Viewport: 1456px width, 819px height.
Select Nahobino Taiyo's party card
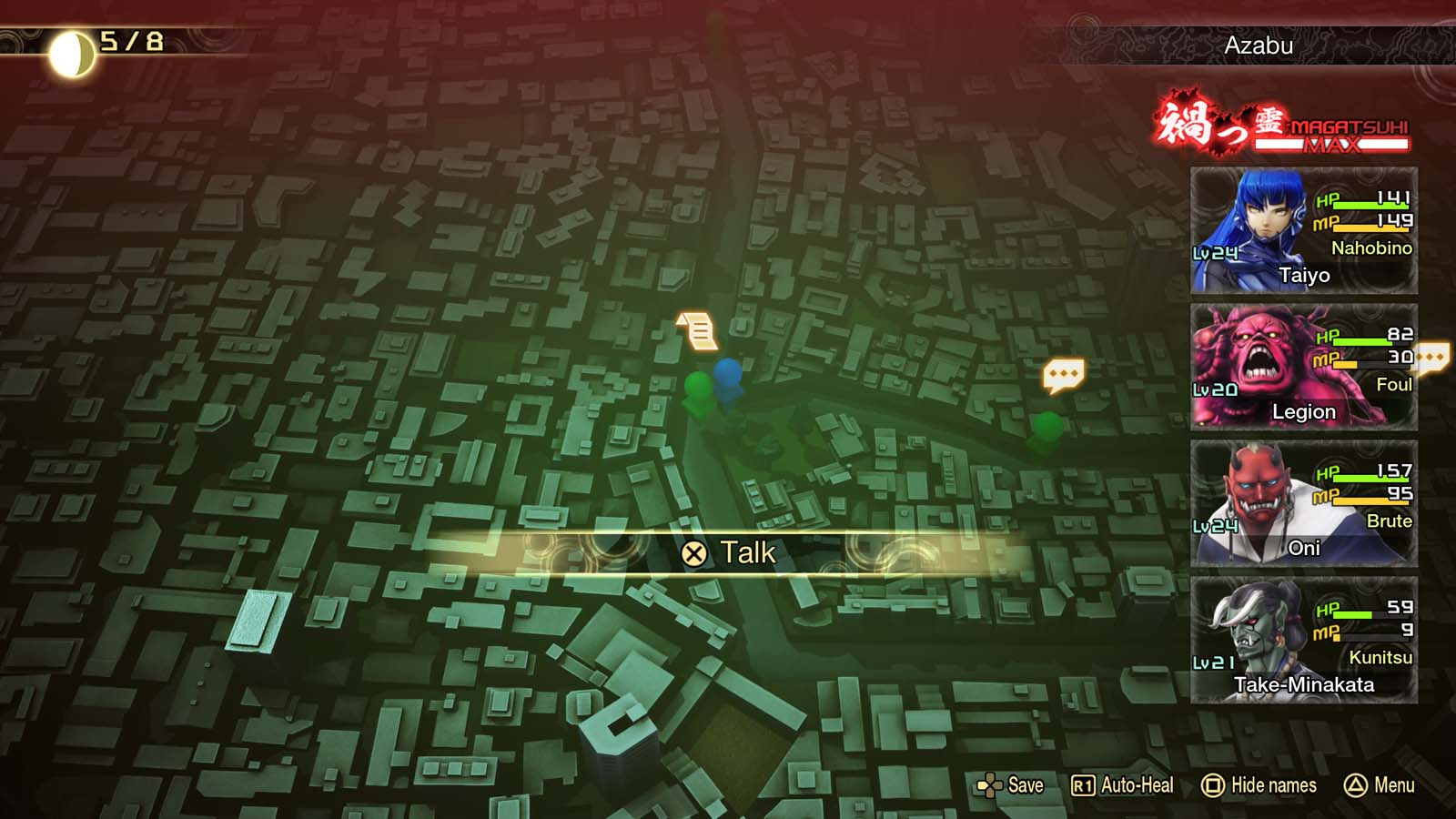[1303, 230]
